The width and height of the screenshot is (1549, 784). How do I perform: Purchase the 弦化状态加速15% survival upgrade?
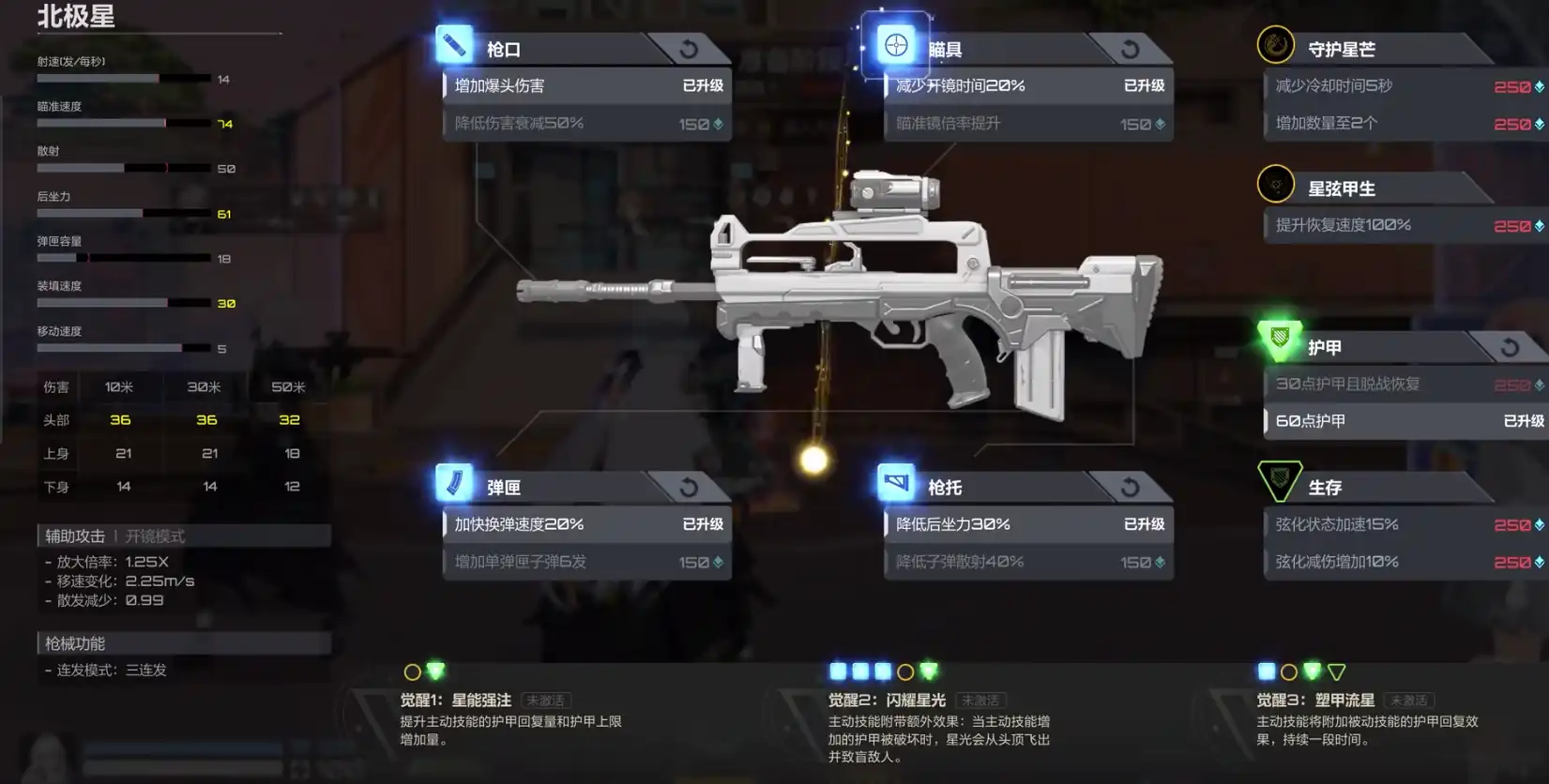pyautogui.click(x=1405, y=525)
